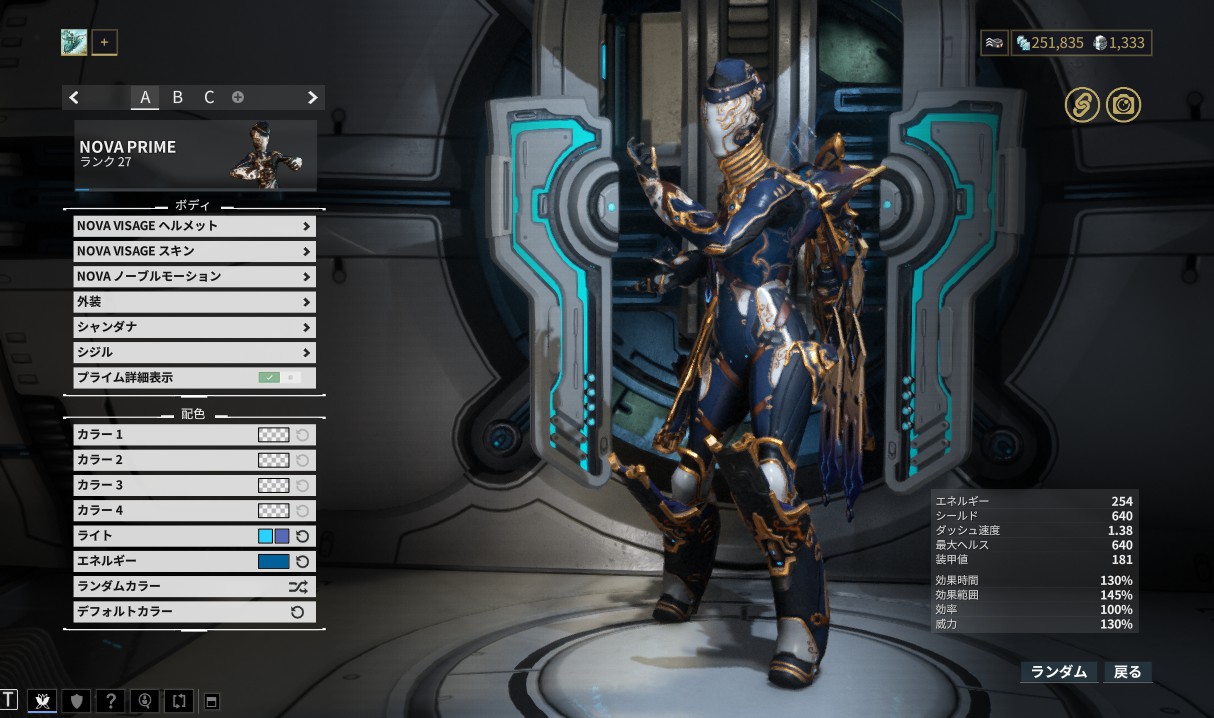Open the 外装 attachments menu
Image resolution: width=1214 pixels, height=718 pixels.
[194, 302]
